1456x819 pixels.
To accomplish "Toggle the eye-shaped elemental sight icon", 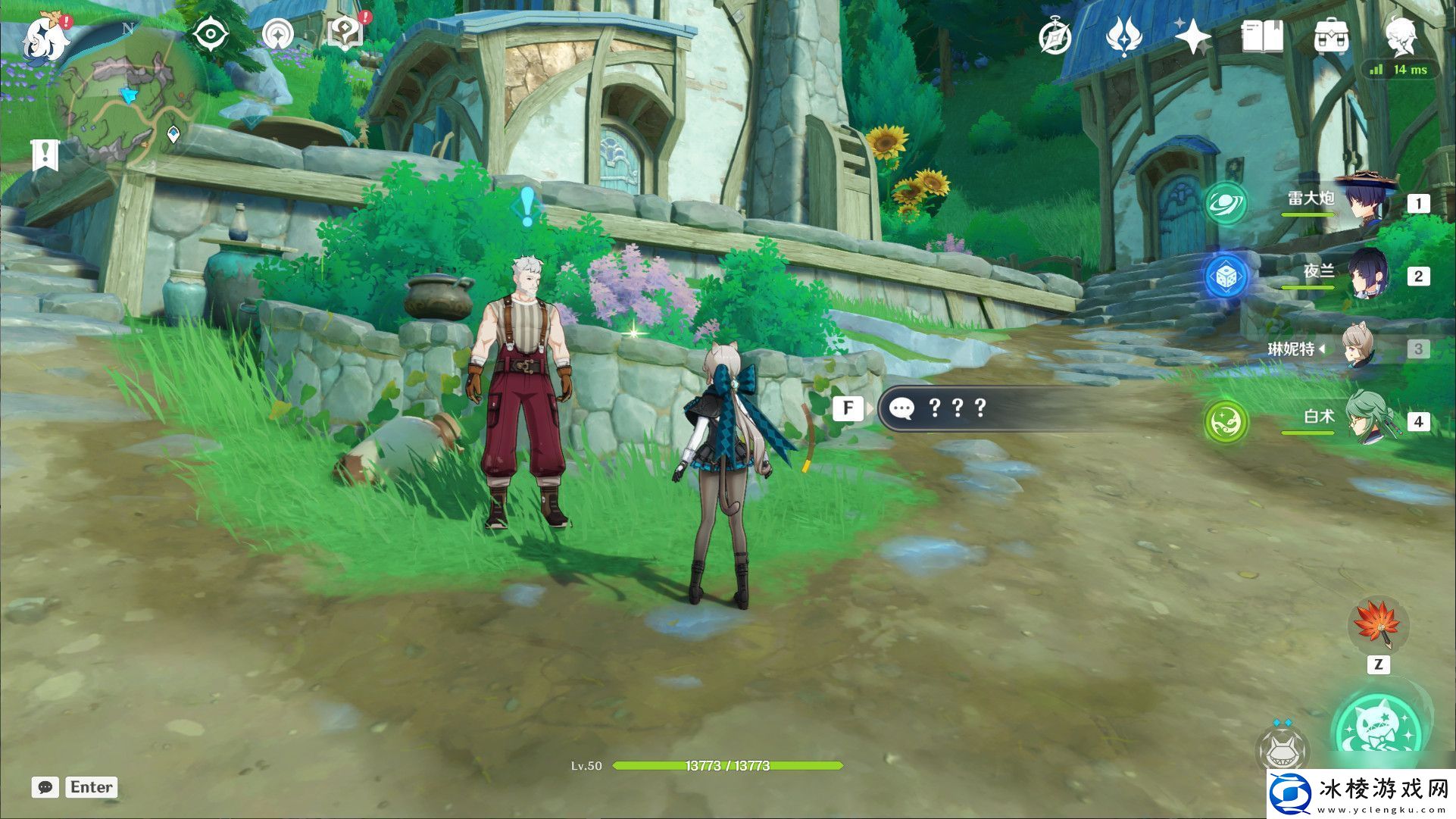I will coord(211,35).
